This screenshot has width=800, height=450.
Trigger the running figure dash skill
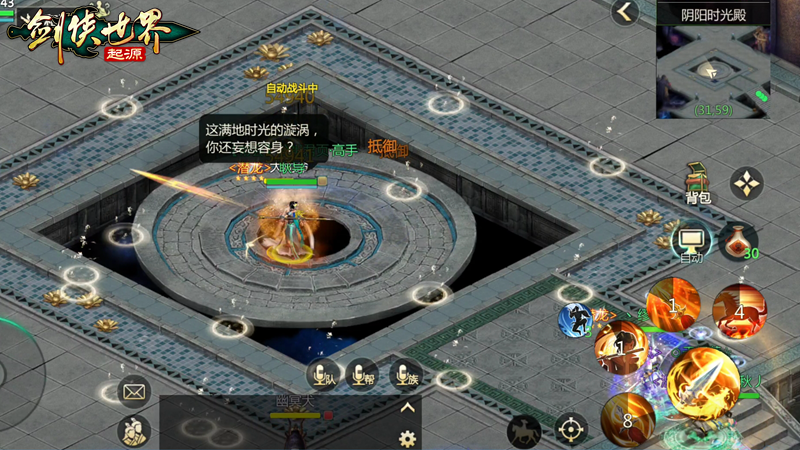click(x=575, y=320)
